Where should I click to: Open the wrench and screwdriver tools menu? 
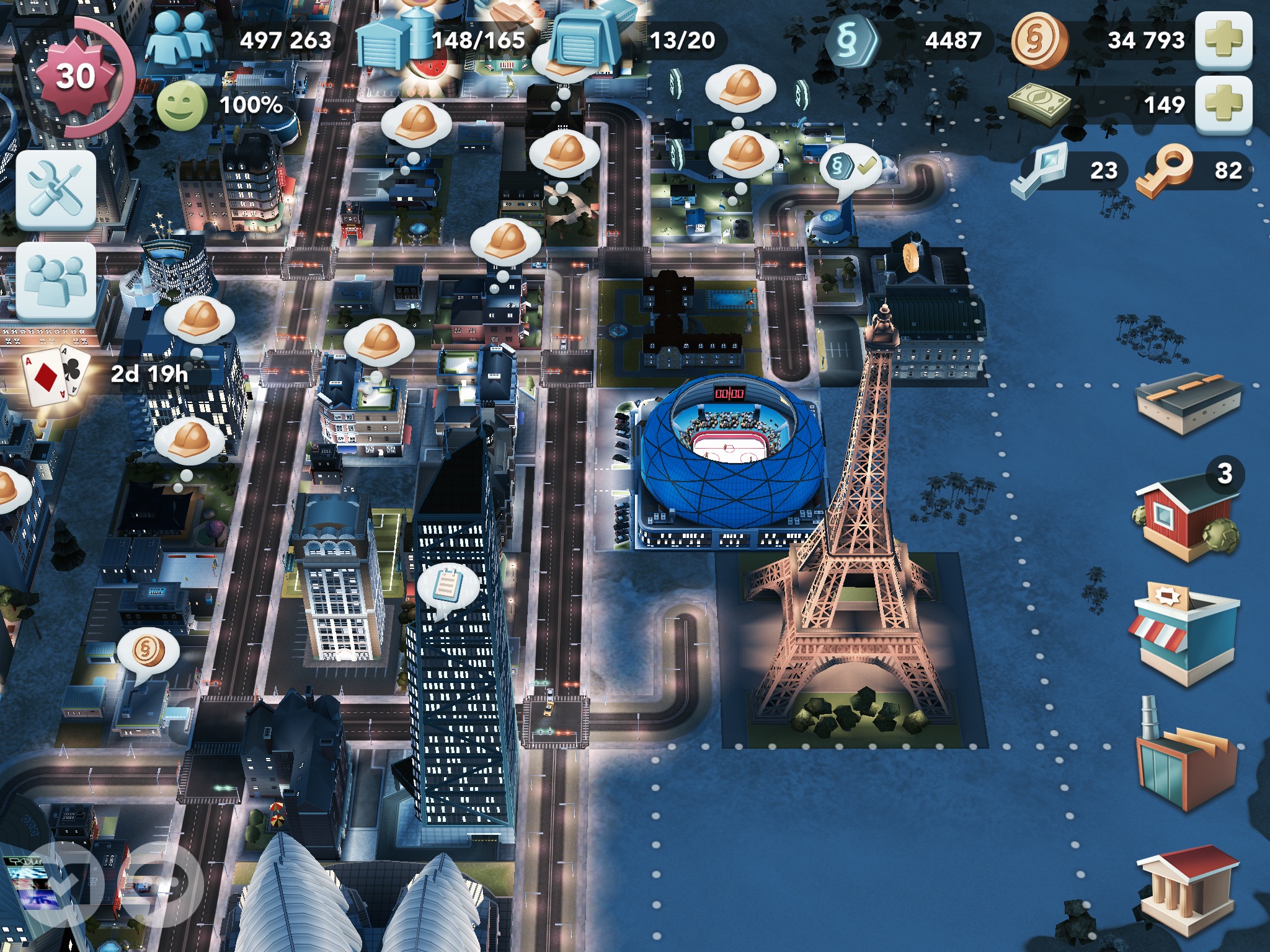[56, 189]
